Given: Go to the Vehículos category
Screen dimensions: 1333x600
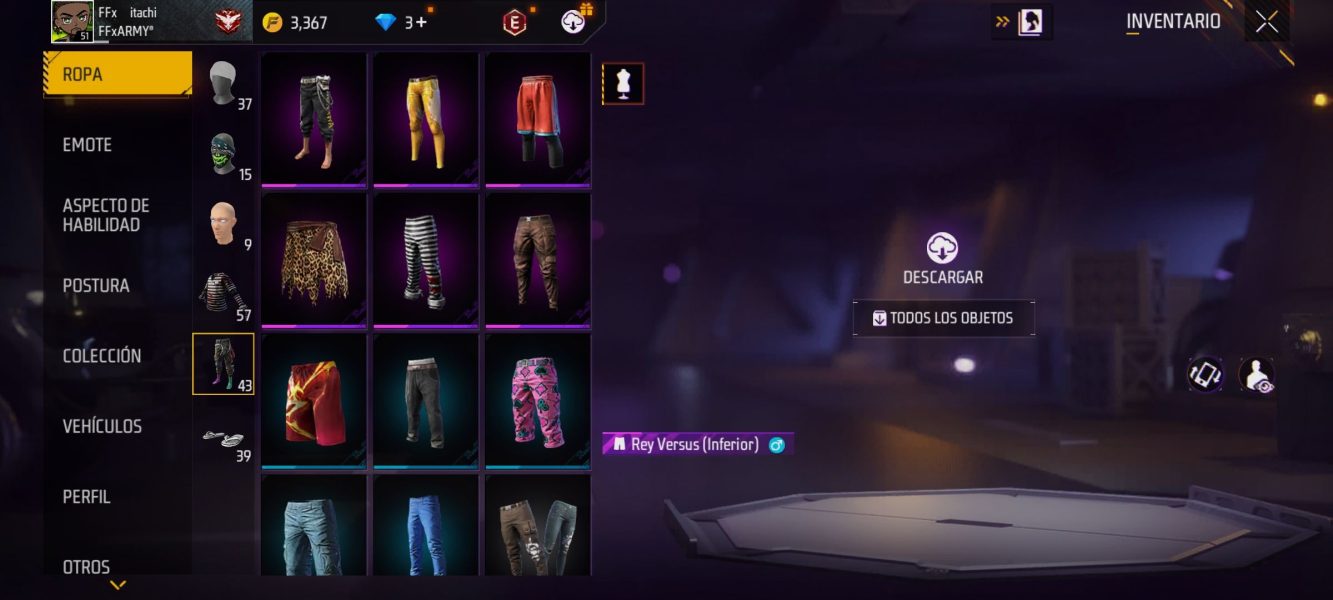Looking at the screenshot, I should (102, 427).
